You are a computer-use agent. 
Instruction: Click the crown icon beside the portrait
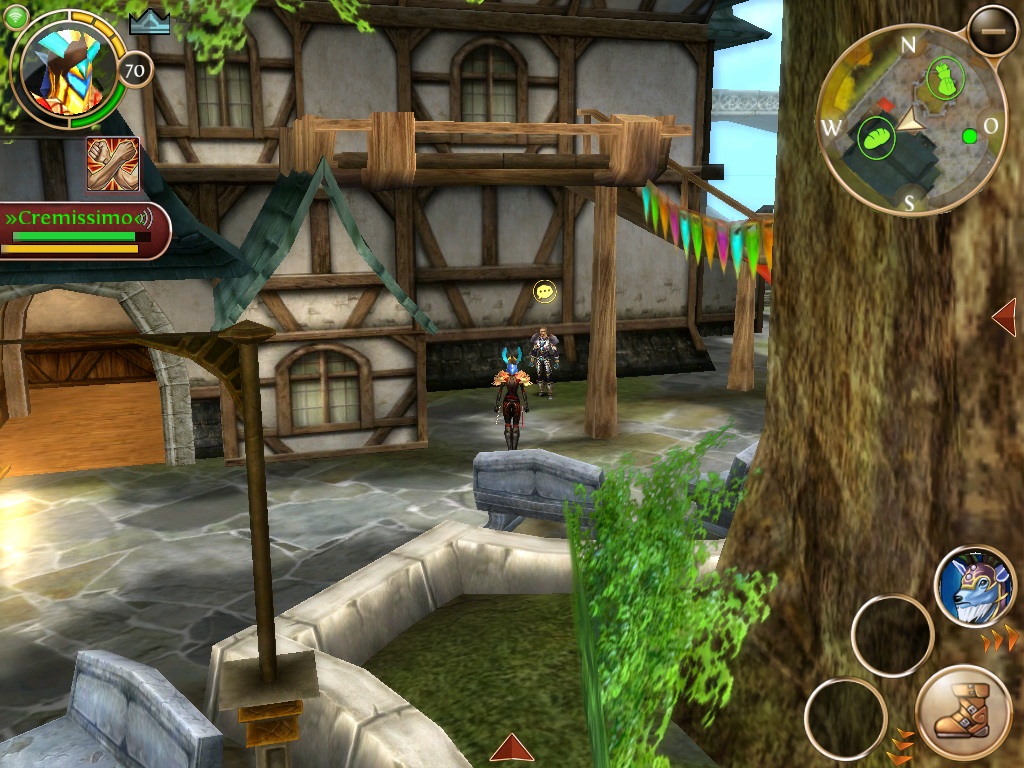coord(149,21)
